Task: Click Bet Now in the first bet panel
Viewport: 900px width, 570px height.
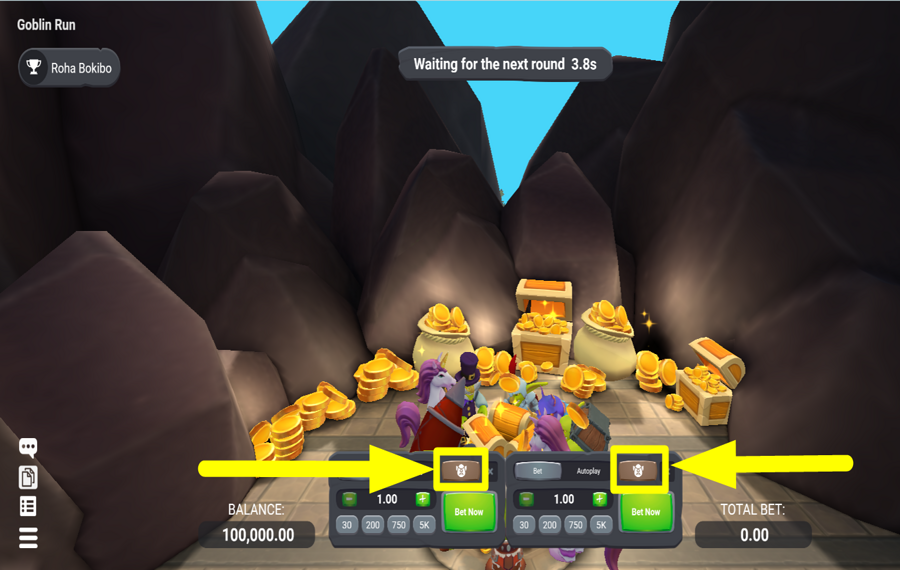Action: tap(468, 512)
